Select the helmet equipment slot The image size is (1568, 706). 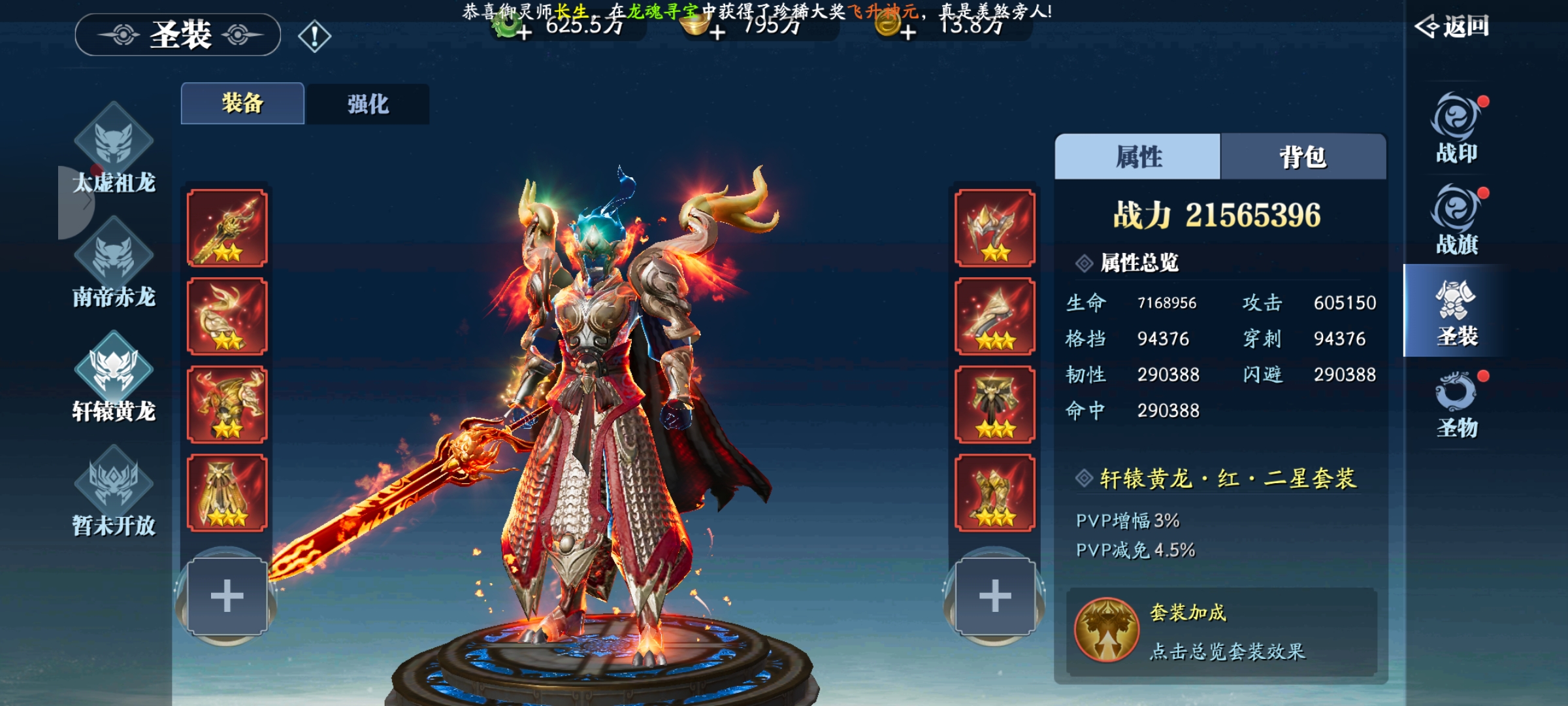tap(994, 228)
